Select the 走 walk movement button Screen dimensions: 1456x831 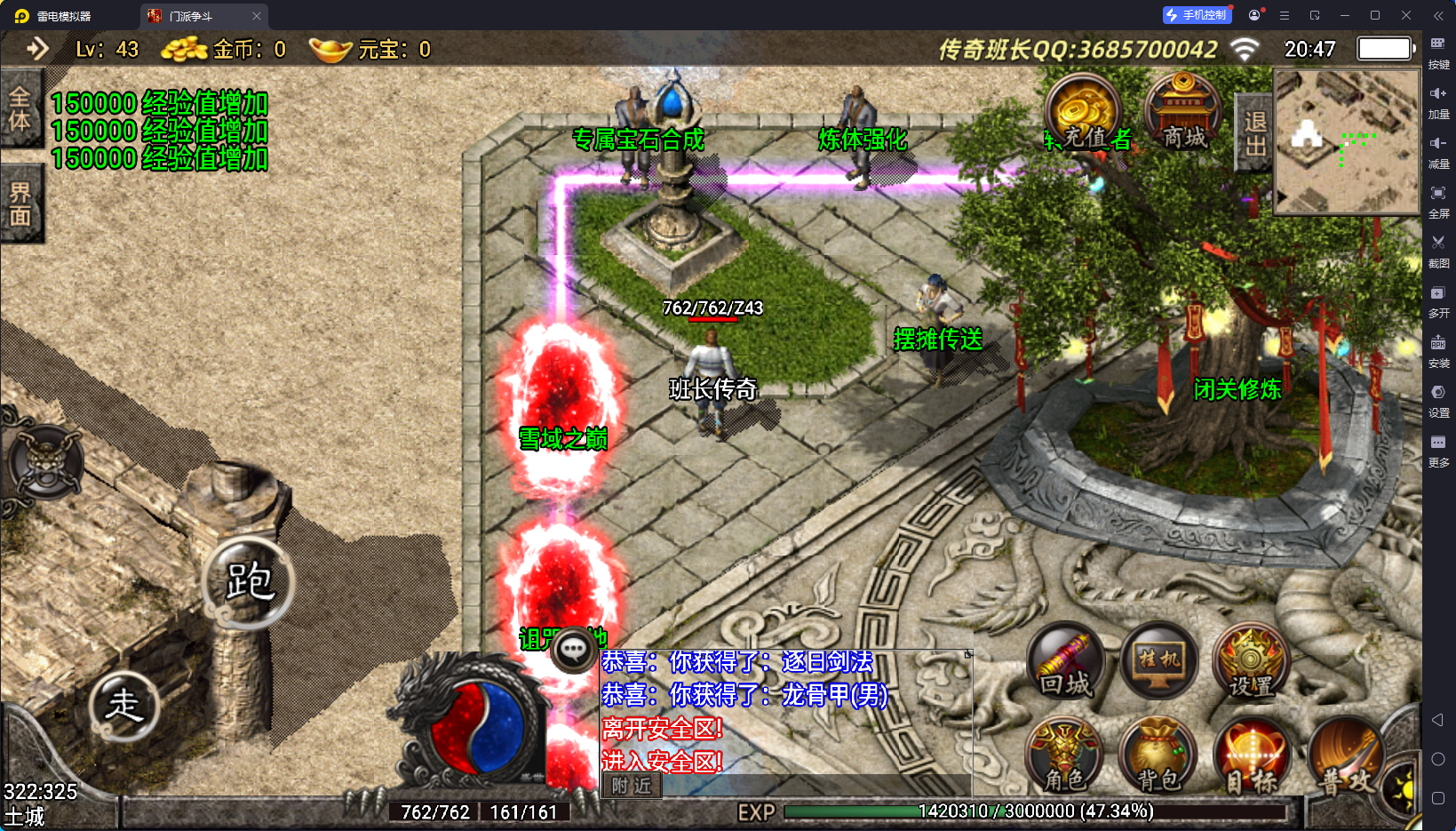click(x=123, y=706)
